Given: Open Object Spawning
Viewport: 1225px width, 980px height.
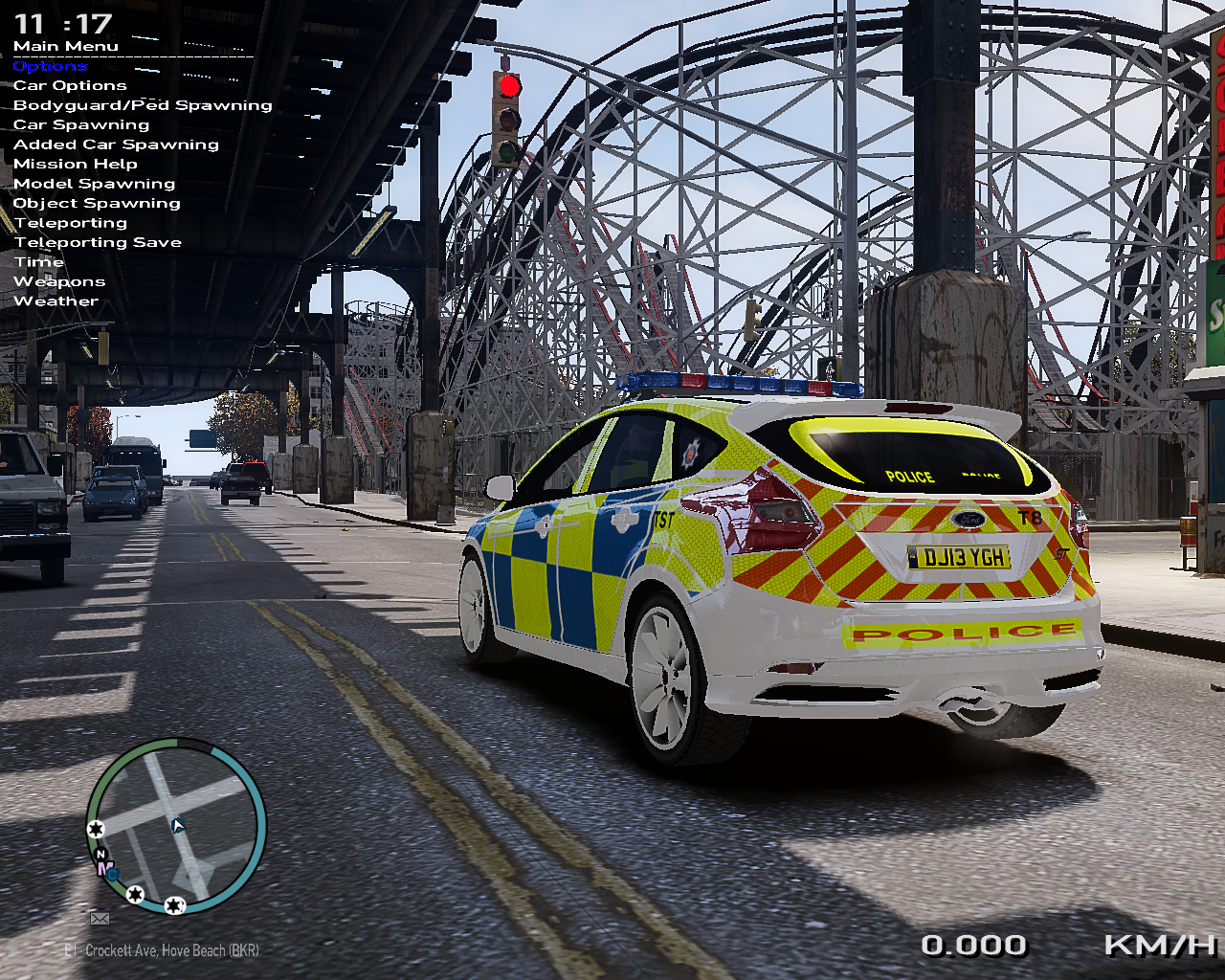Looking at the screenshot, I should point(97,203).
